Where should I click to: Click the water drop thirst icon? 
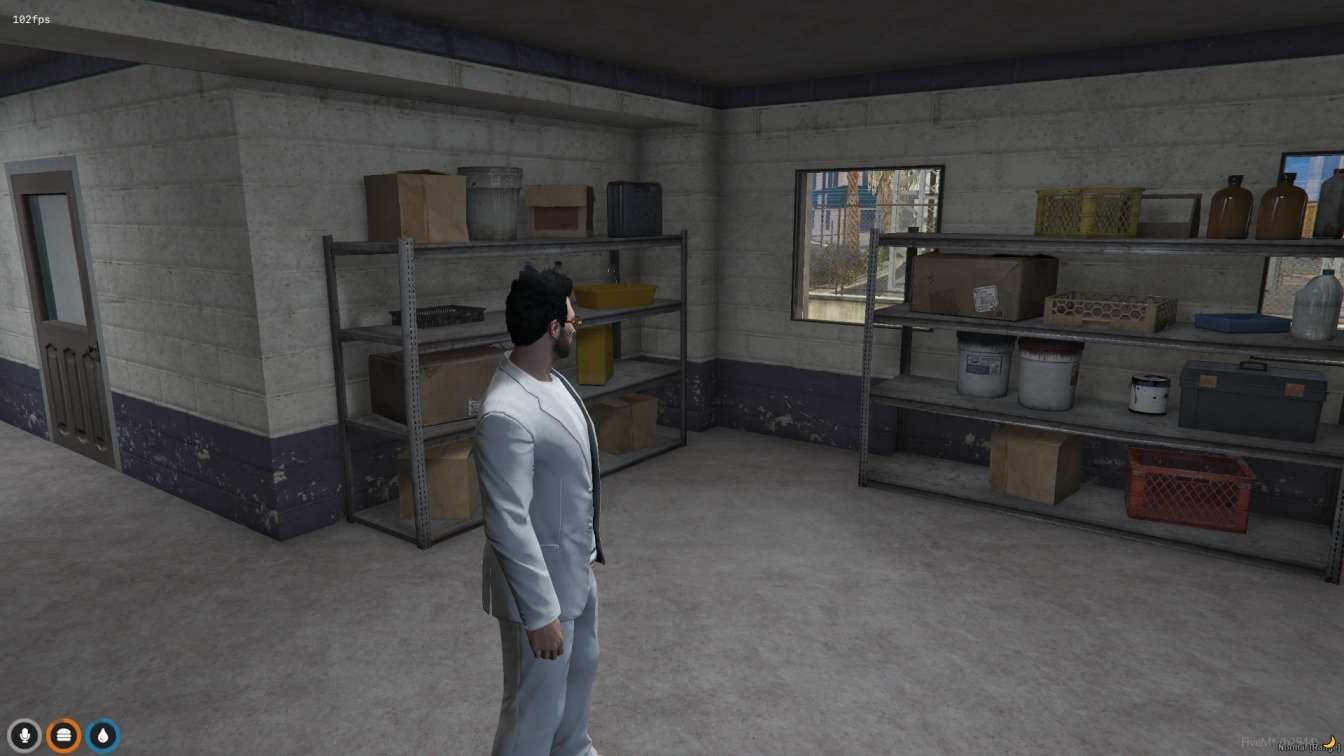(102, 736)
